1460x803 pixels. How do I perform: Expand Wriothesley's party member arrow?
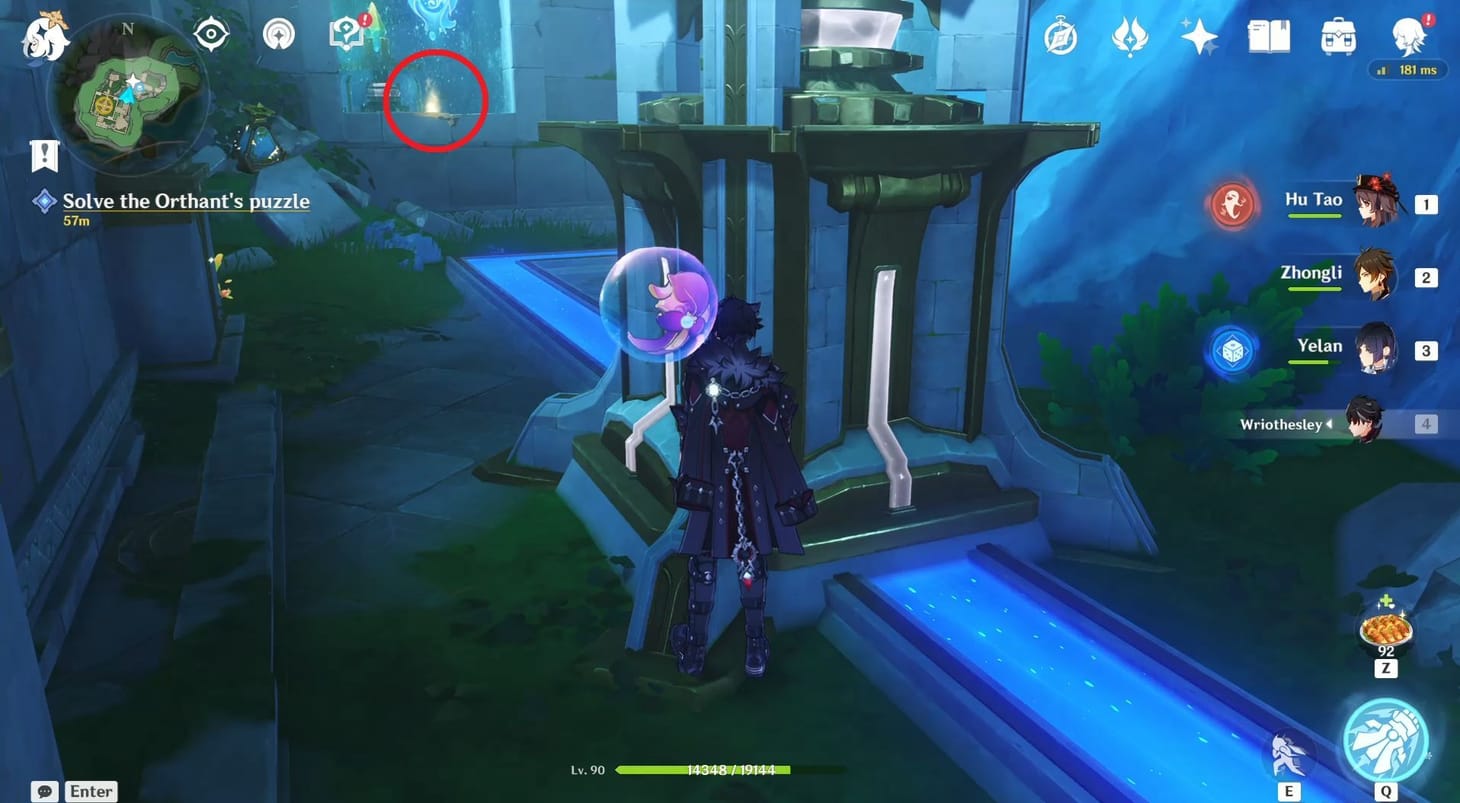[1330, 424]
